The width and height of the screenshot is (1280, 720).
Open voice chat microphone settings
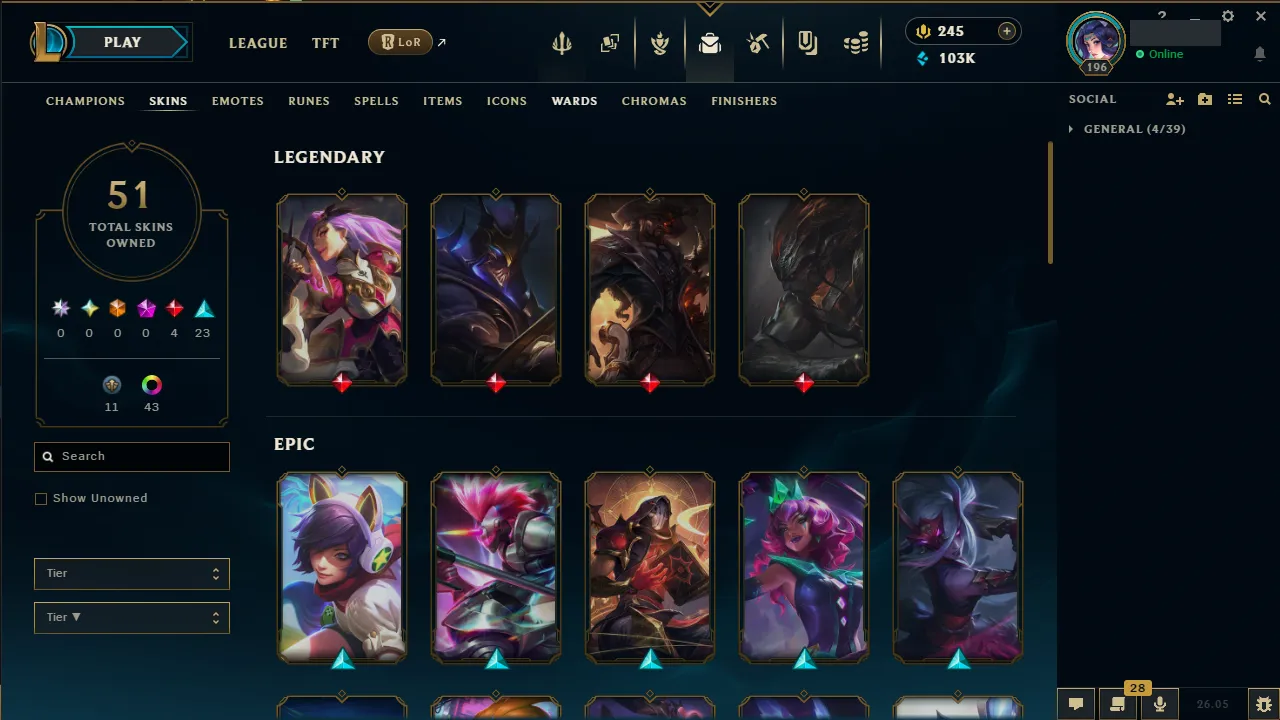click(x=1160, y=704)
